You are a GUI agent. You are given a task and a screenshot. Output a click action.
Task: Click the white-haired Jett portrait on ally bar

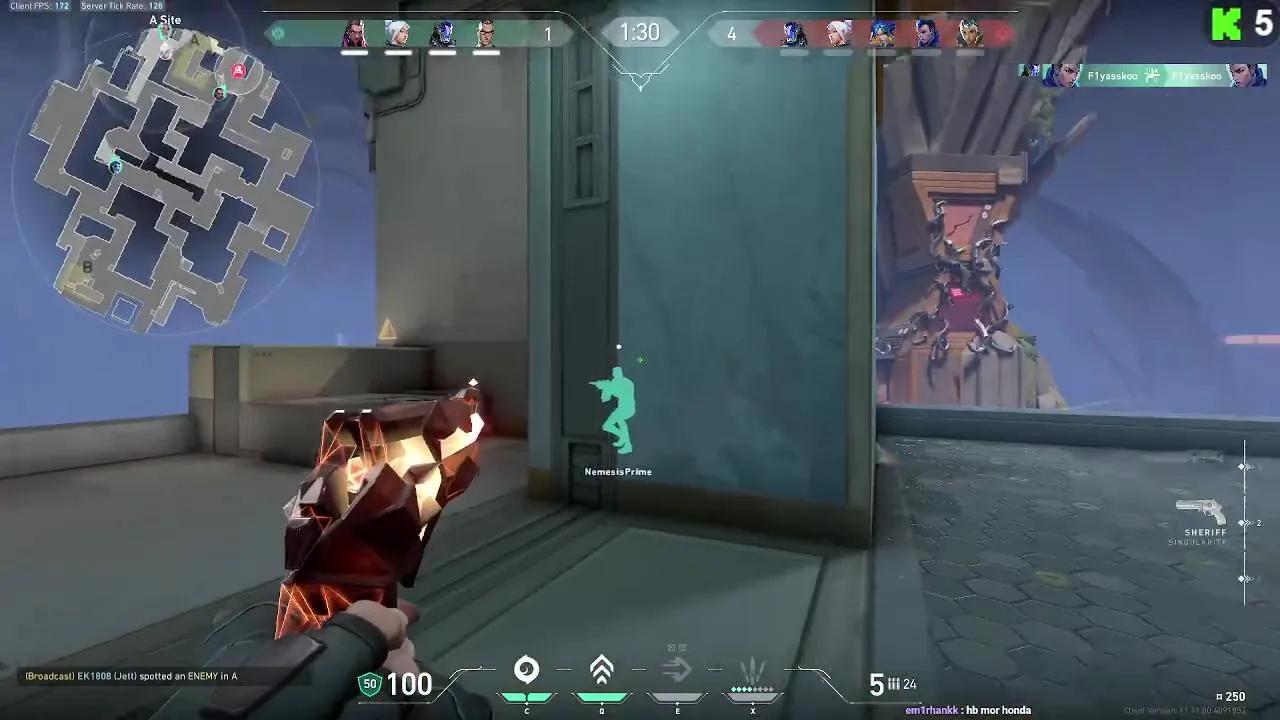tap(396, 32)
